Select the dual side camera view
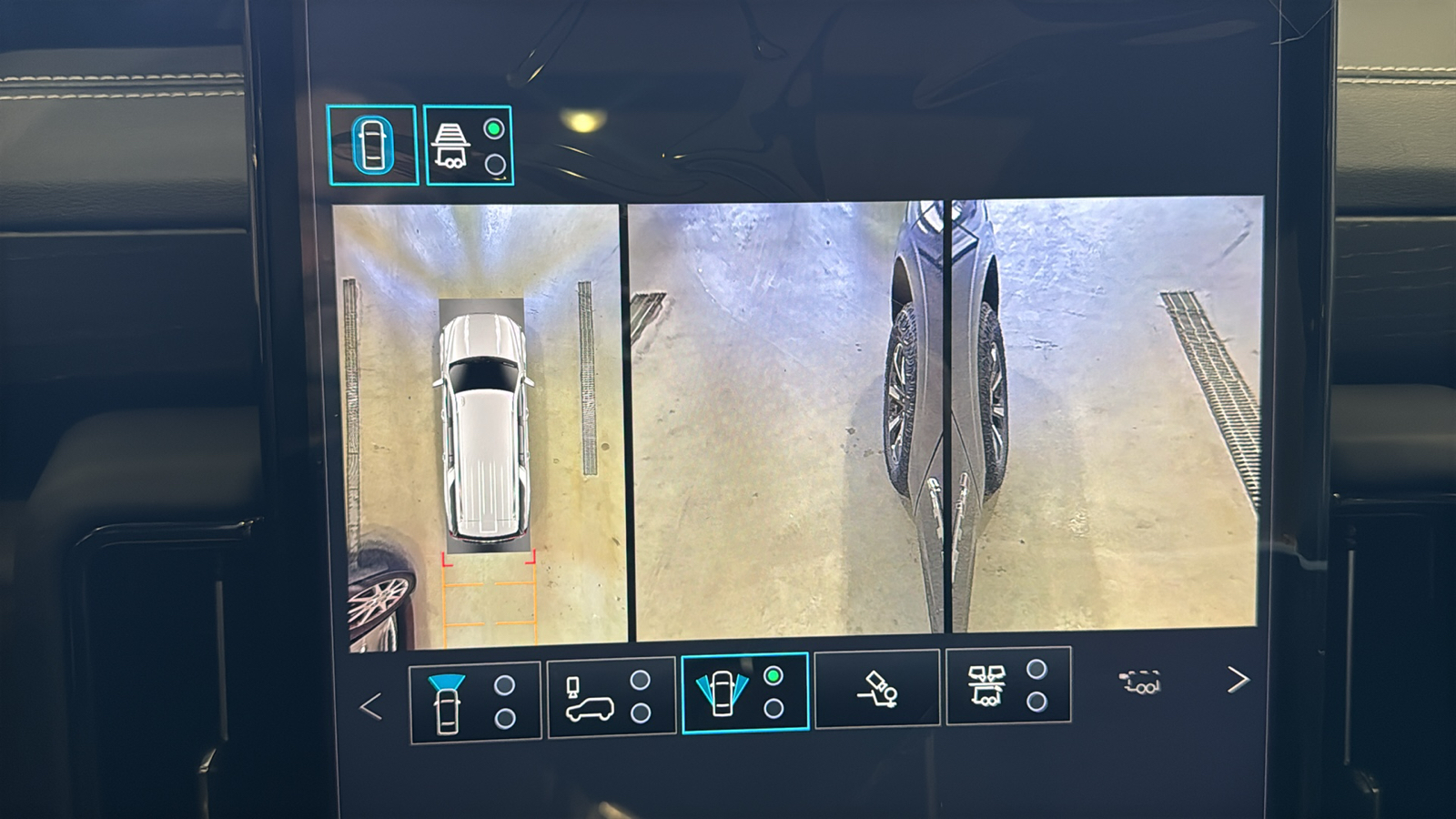The height and width of the screenshot is (819, 1456). click(744, 693)
